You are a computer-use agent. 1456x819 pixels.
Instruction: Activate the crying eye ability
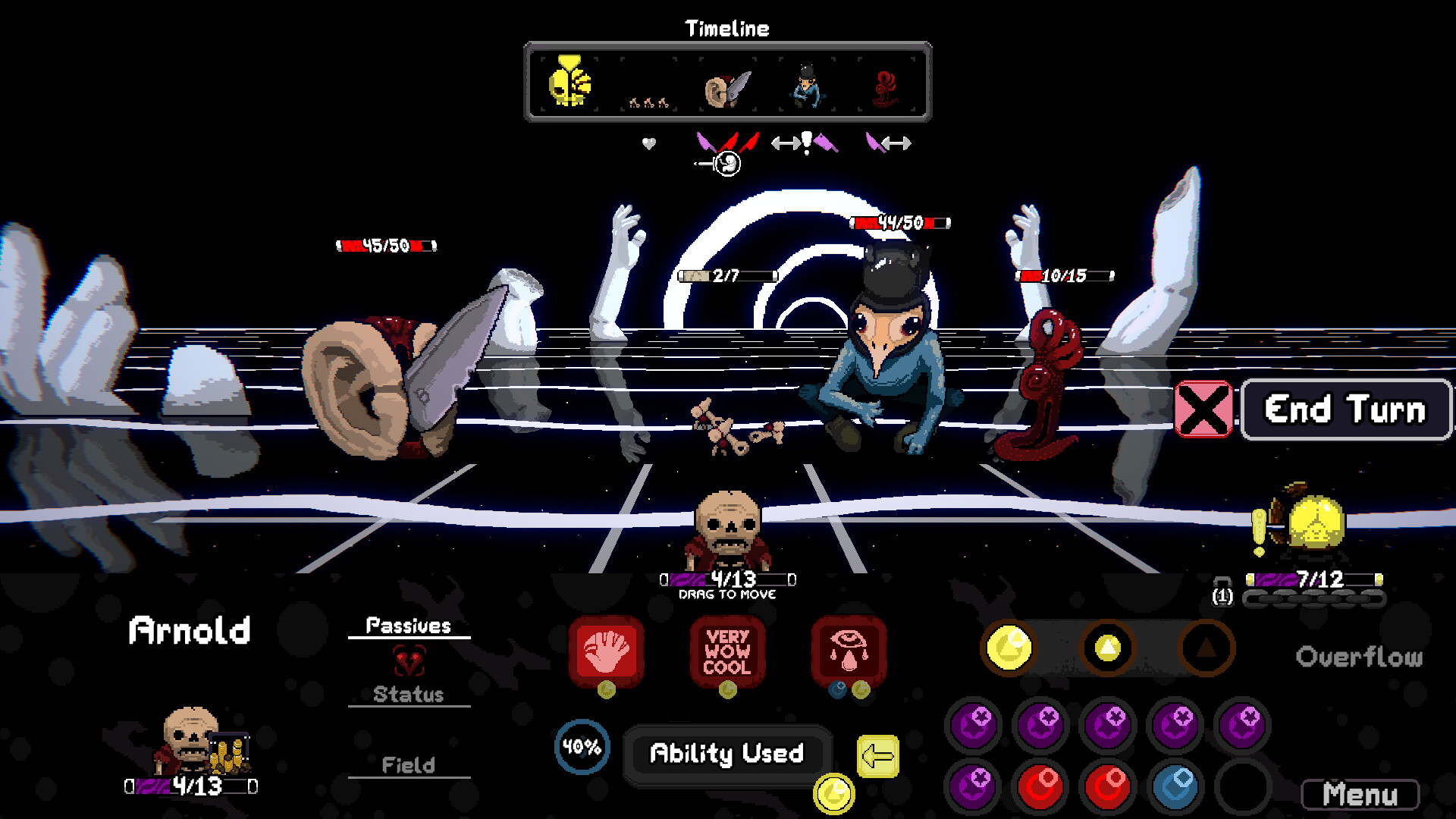849,651
